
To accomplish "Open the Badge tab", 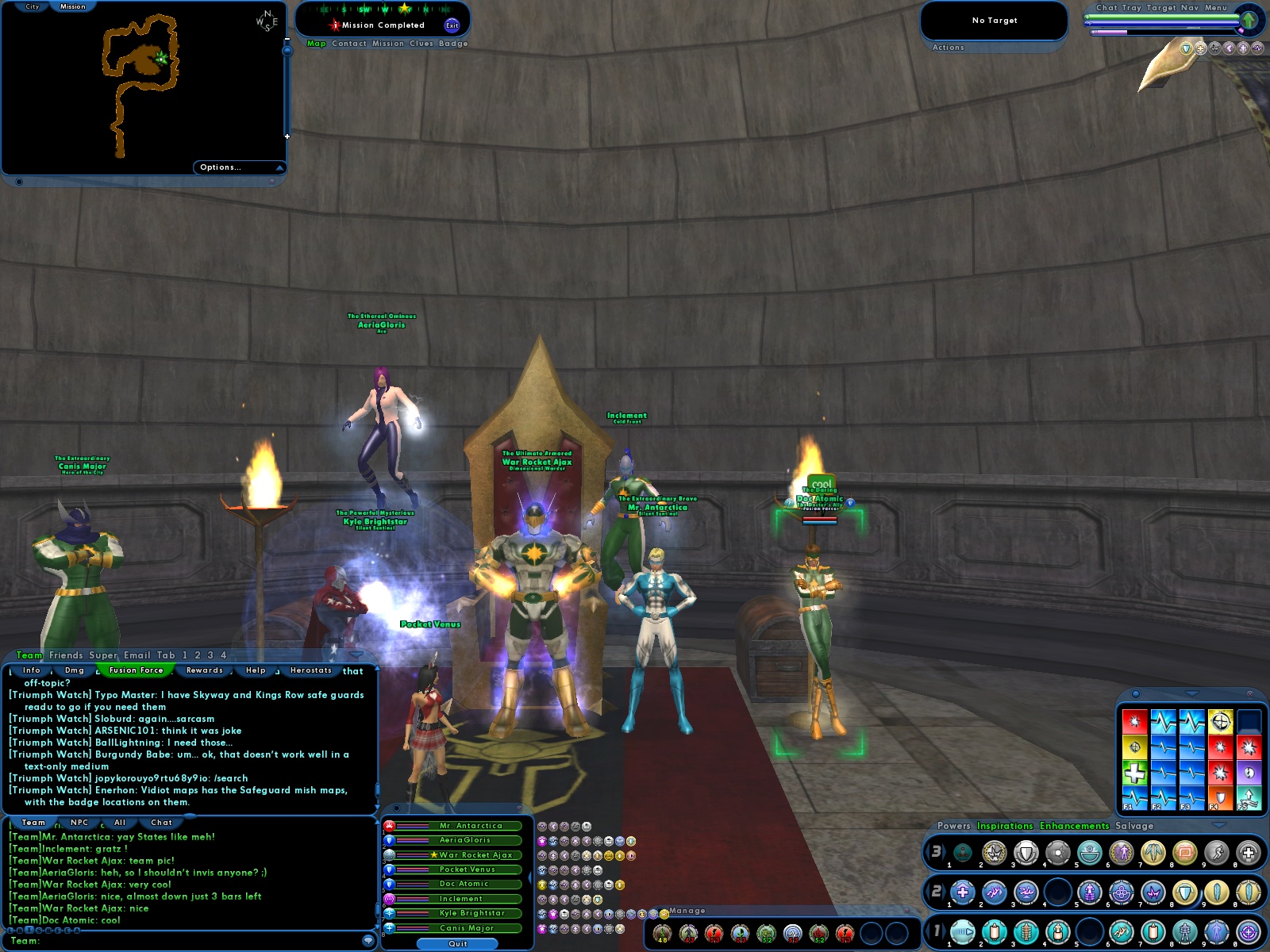I will pyautogui.click(x=453, y=44).
